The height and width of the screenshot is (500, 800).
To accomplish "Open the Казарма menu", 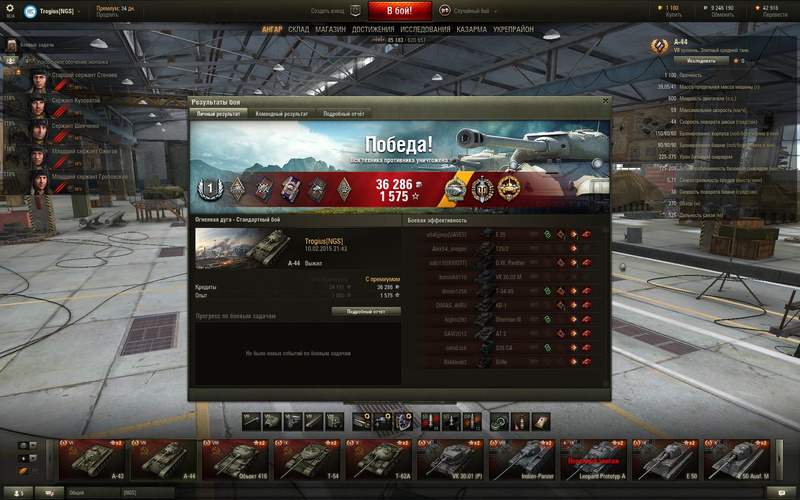I will [471, 30].
